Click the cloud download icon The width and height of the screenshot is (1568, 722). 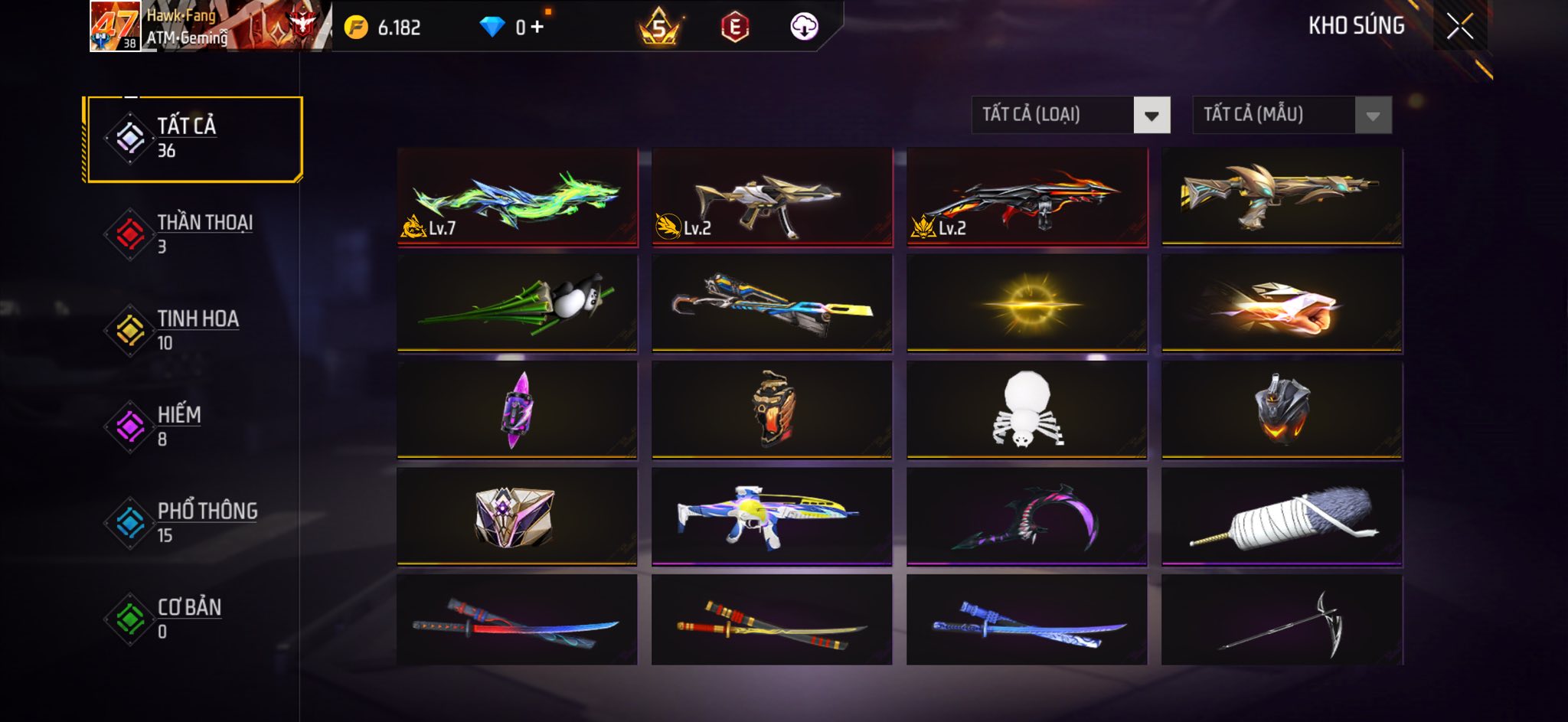pos(804,28)
